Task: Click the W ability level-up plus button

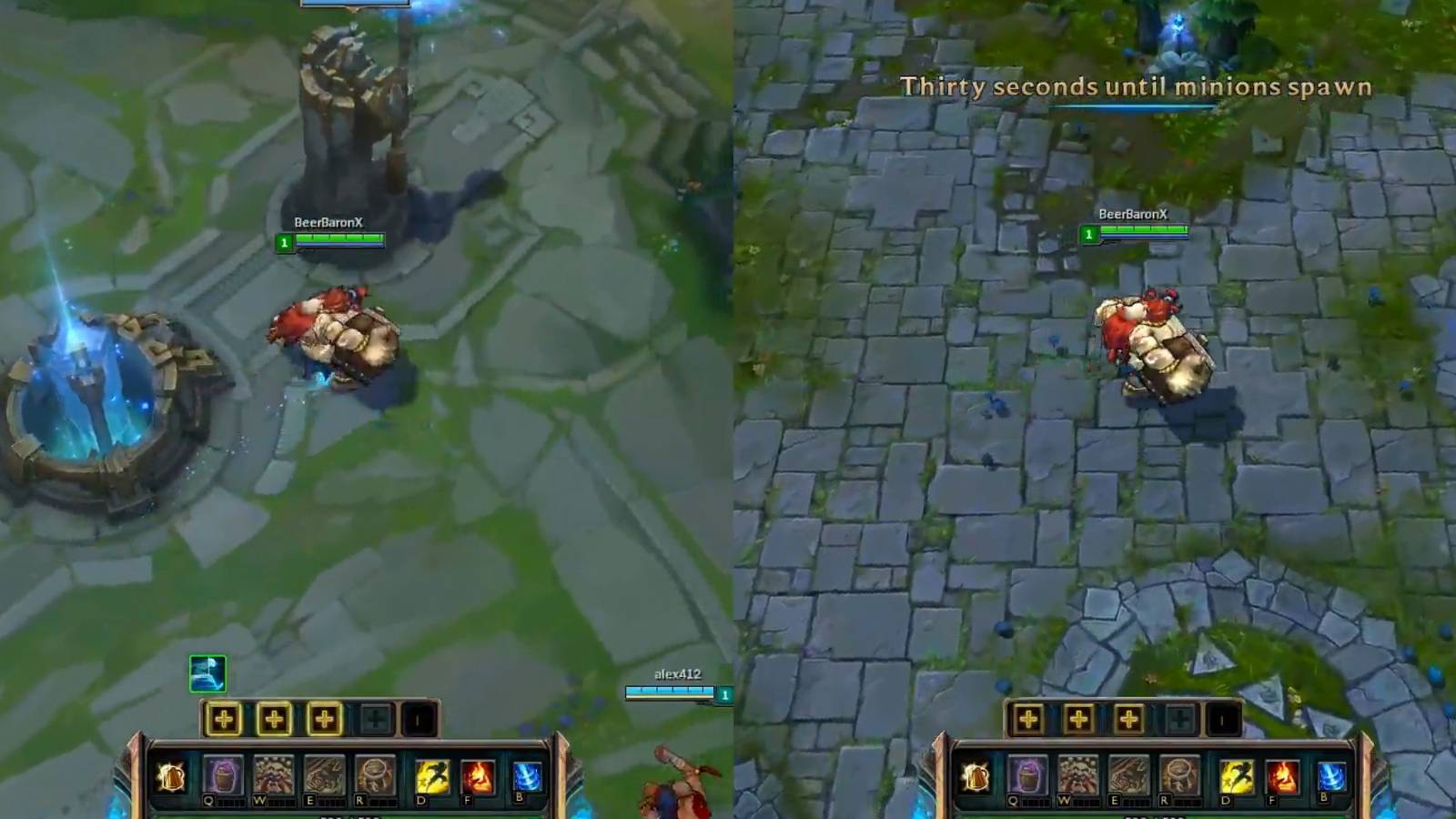Action: click(275, 720)
